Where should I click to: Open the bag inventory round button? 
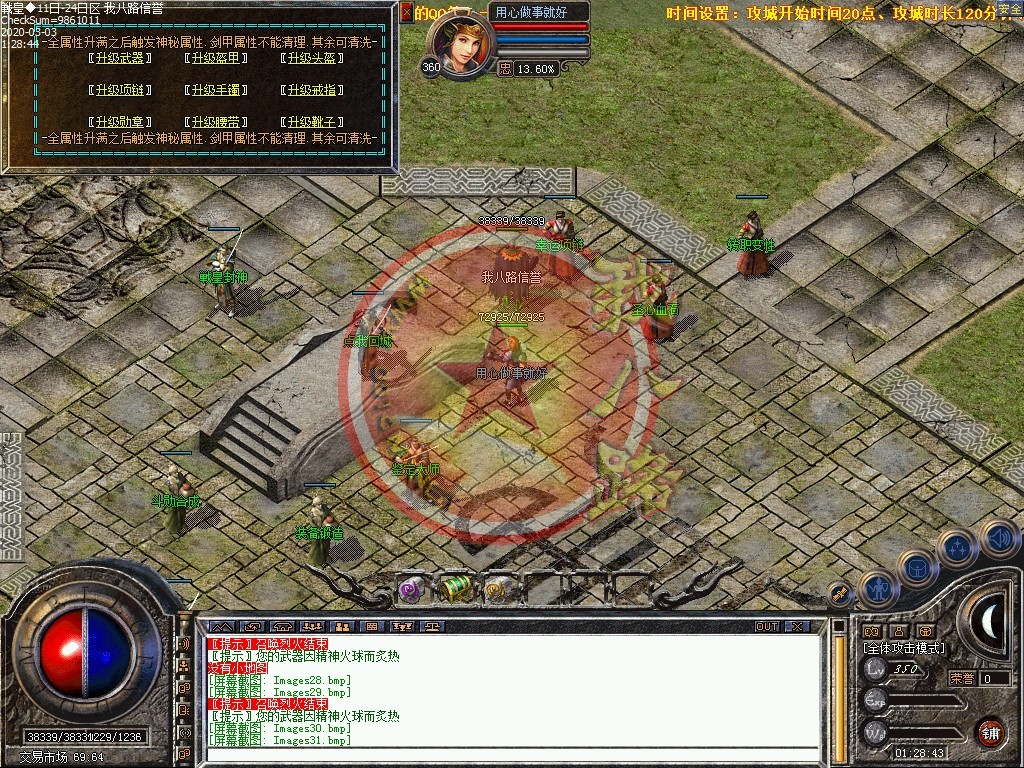tap(916, 568)
